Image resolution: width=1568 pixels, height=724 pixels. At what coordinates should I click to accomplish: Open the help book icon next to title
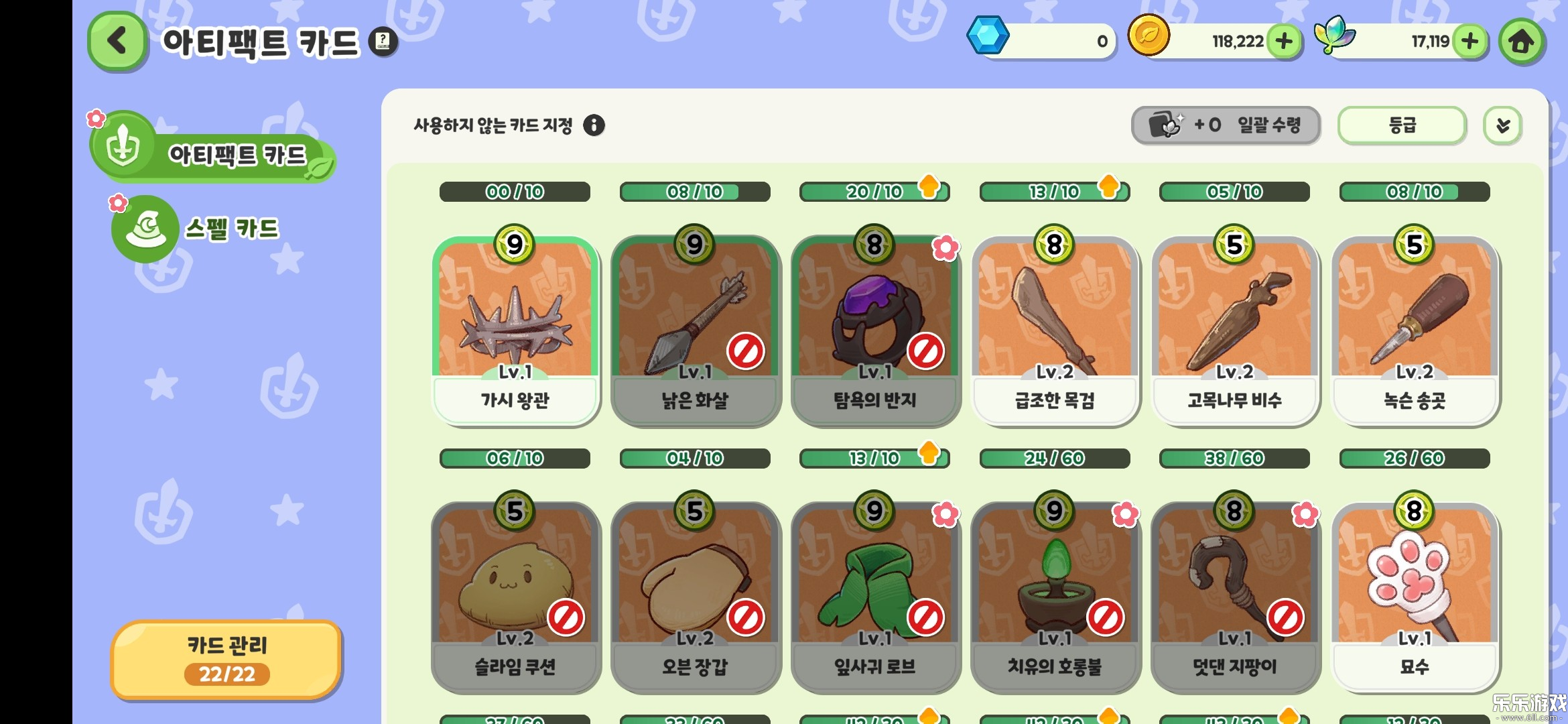click(x=382, y=42)
